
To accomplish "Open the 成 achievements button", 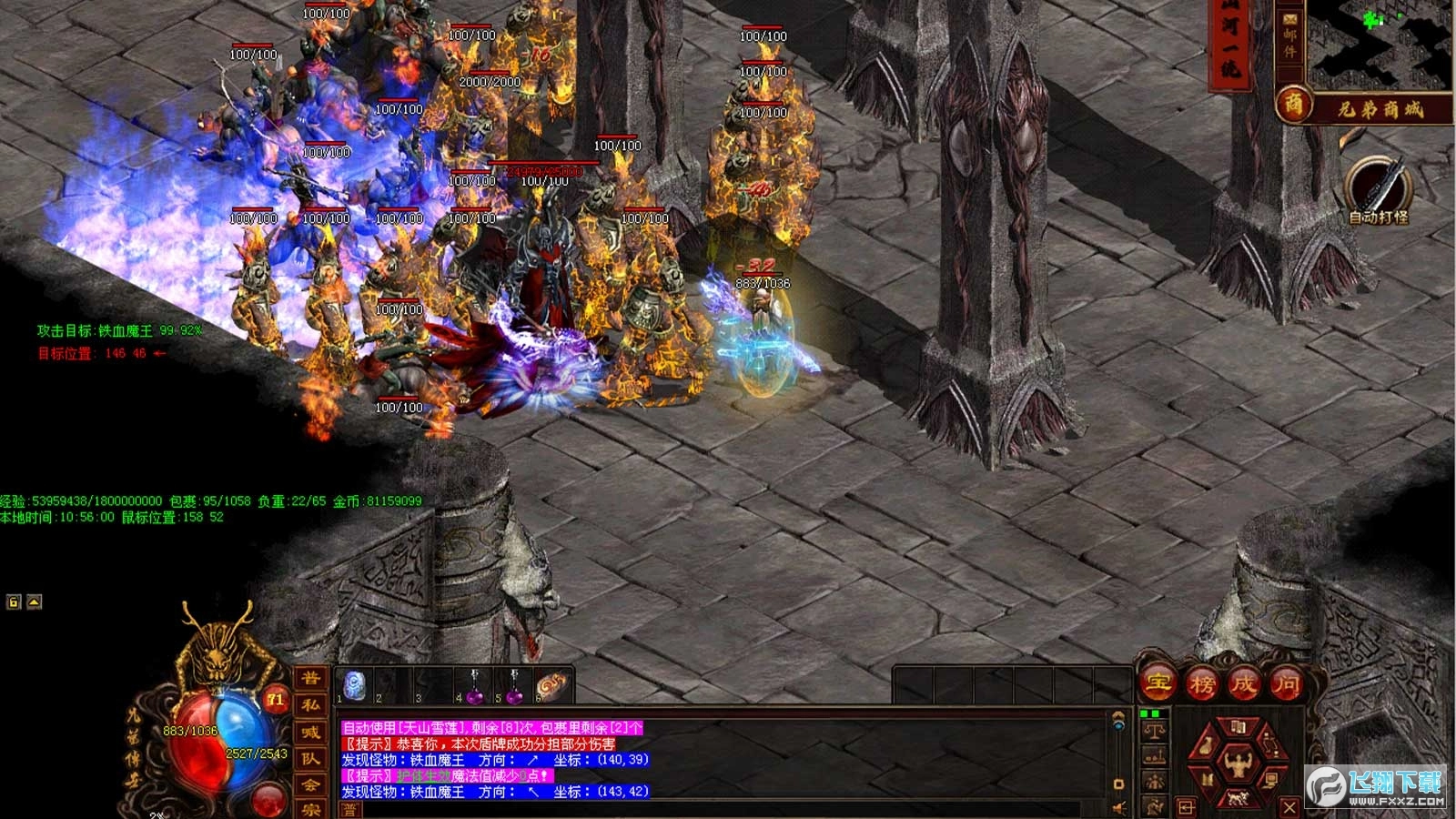I will 1244,682.
